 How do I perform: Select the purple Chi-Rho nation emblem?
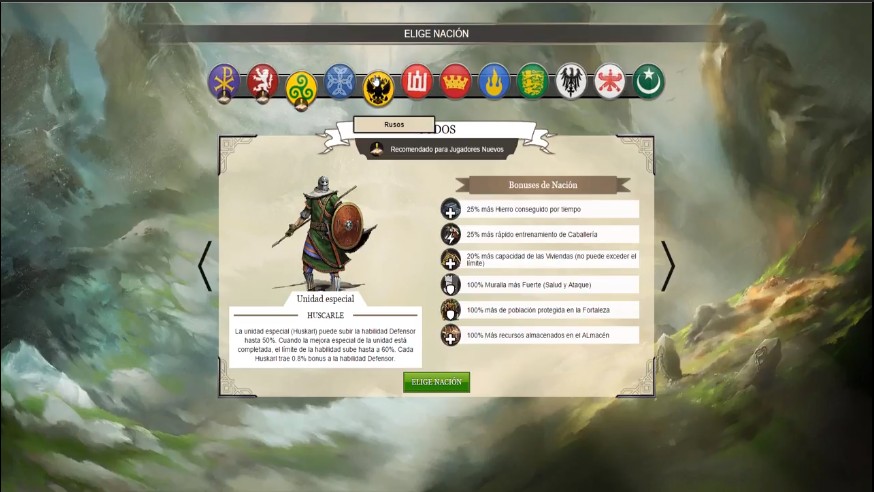tap(224, 81)
